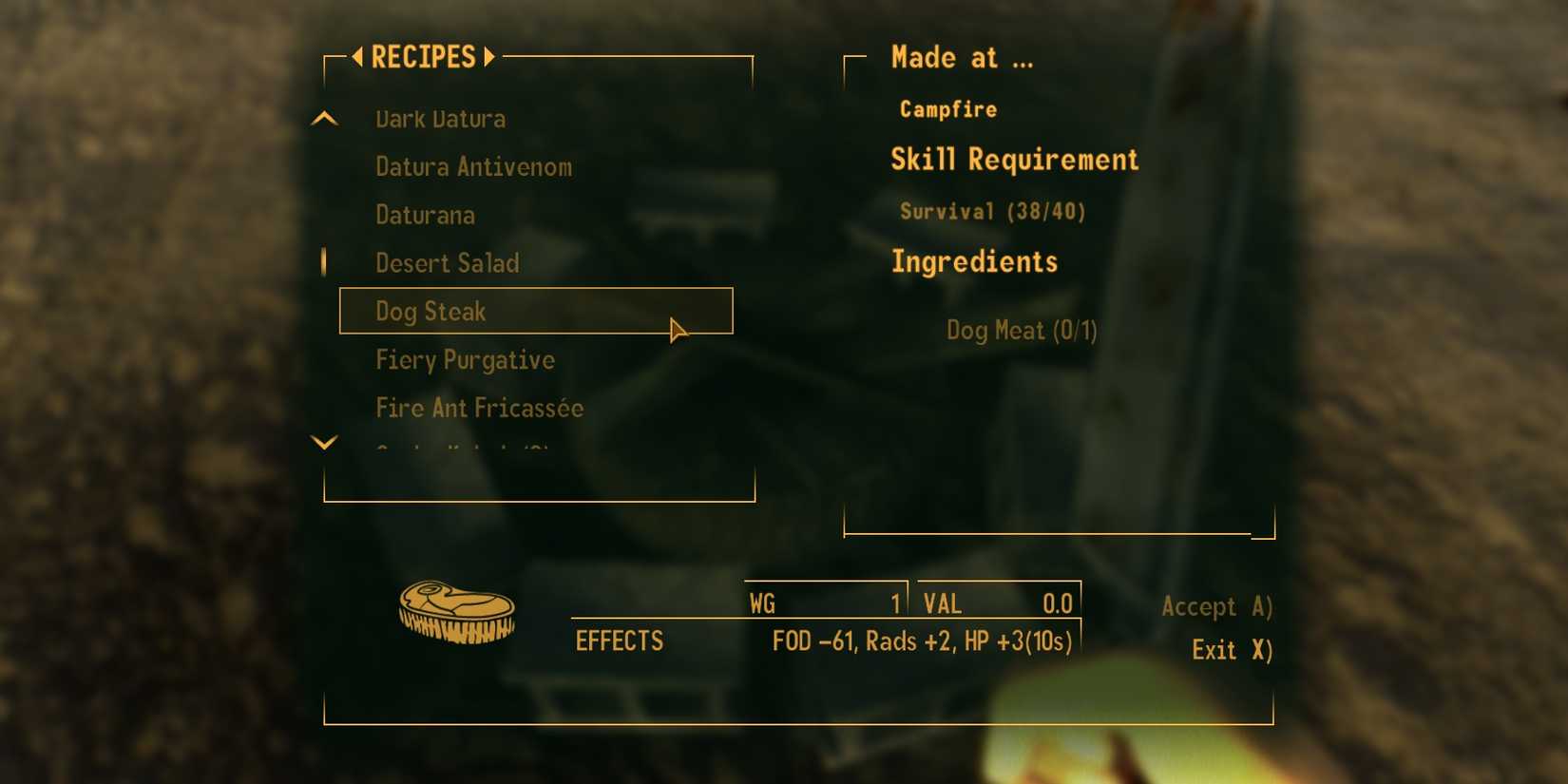Click Exit to leave the crafting menu

point(1232,650)
